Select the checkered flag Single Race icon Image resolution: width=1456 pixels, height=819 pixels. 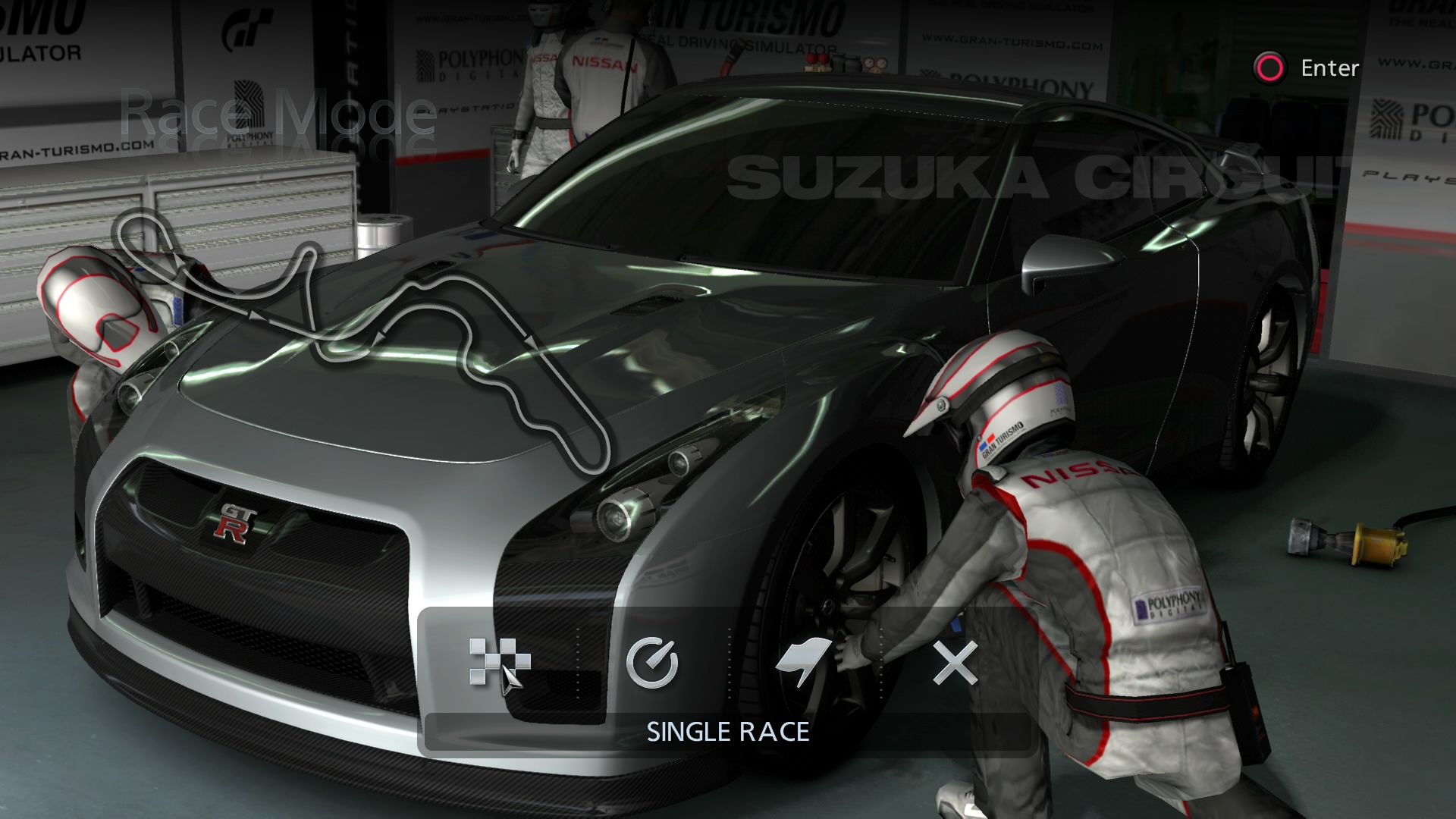(499, 662)
